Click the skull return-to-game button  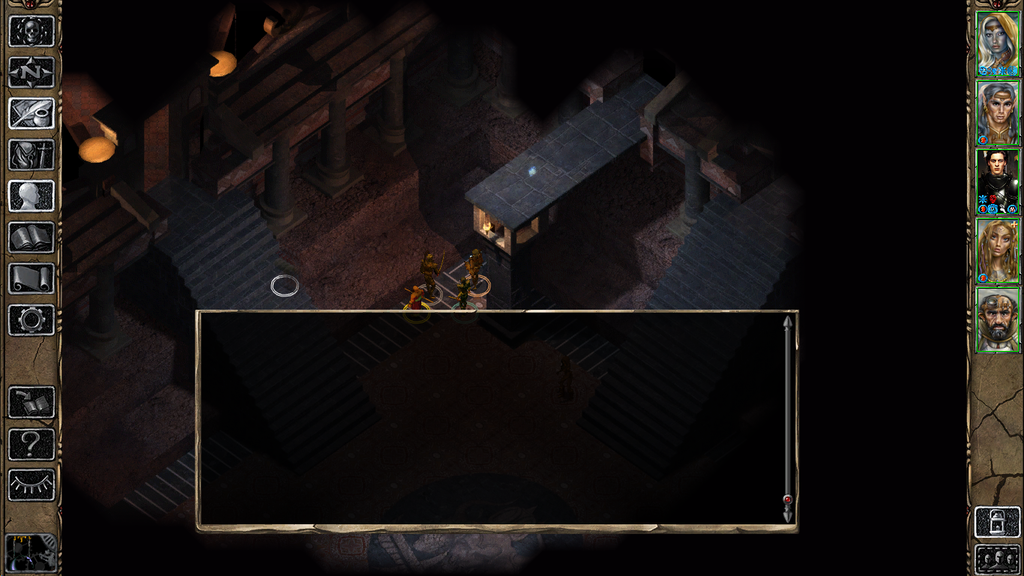[x=31, y=31]
